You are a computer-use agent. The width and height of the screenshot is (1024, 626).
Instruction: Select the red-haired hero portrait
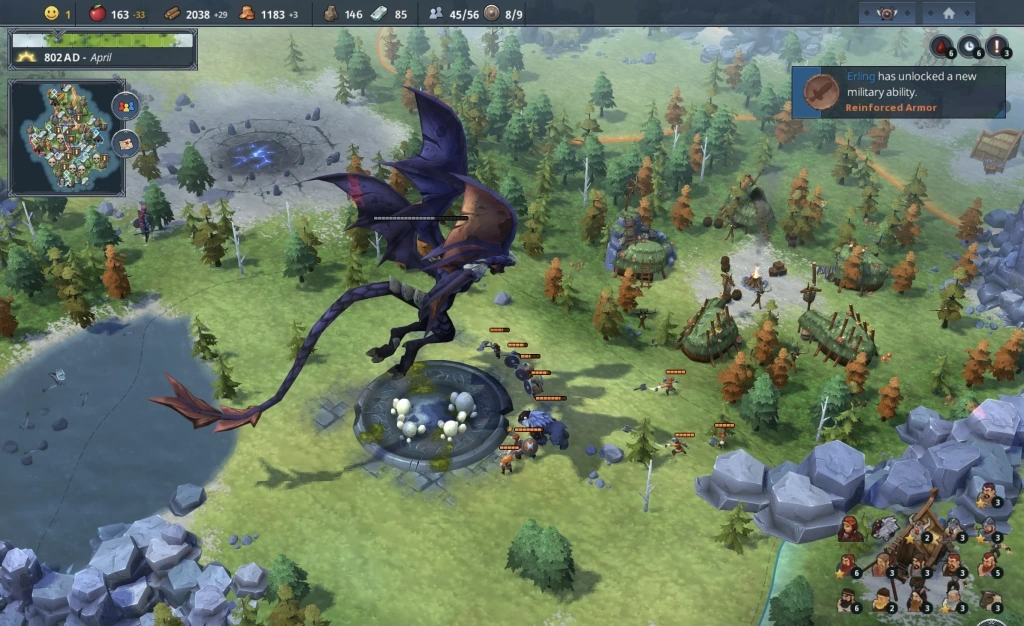(849, 529)
